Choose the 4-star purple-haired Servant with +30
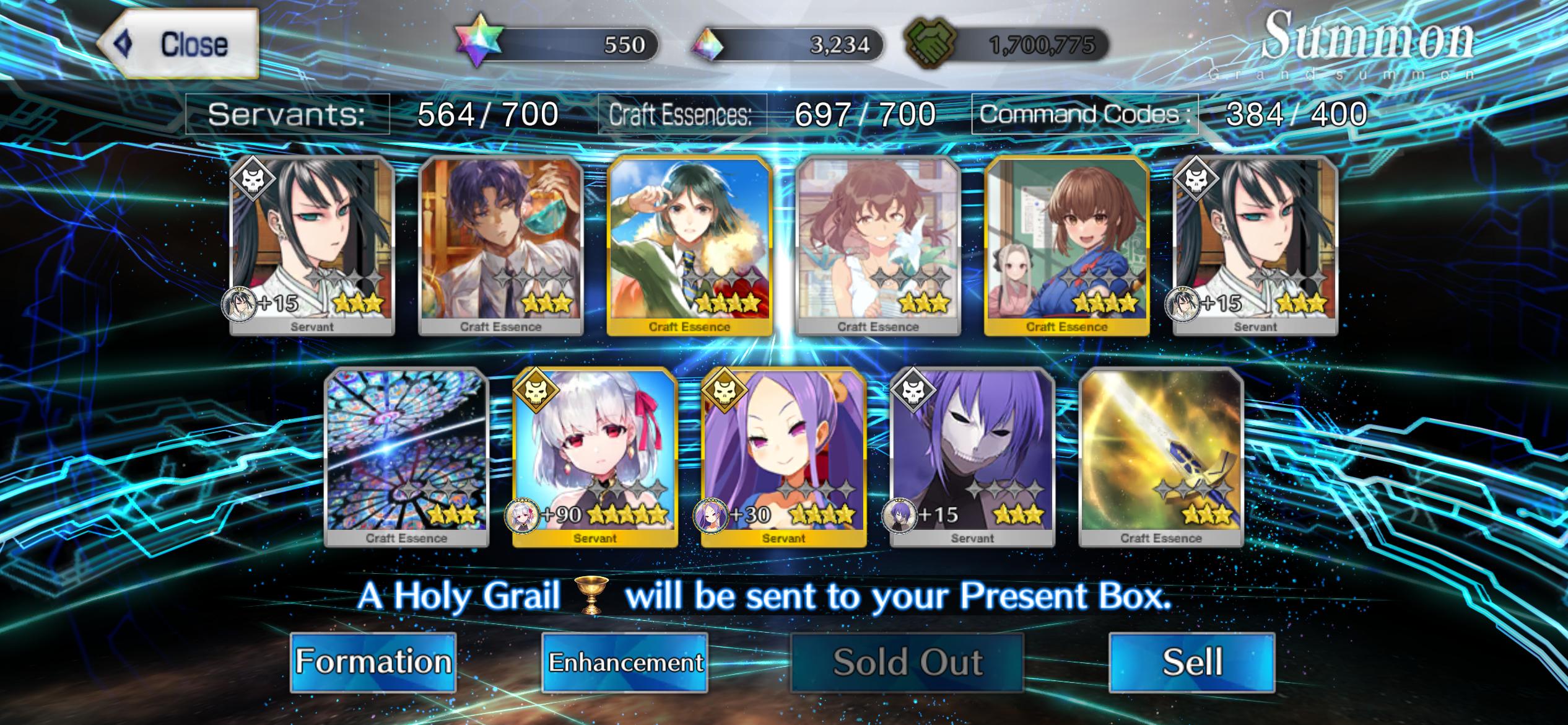Screen dimensions: 1568x725 click(783, 457)
